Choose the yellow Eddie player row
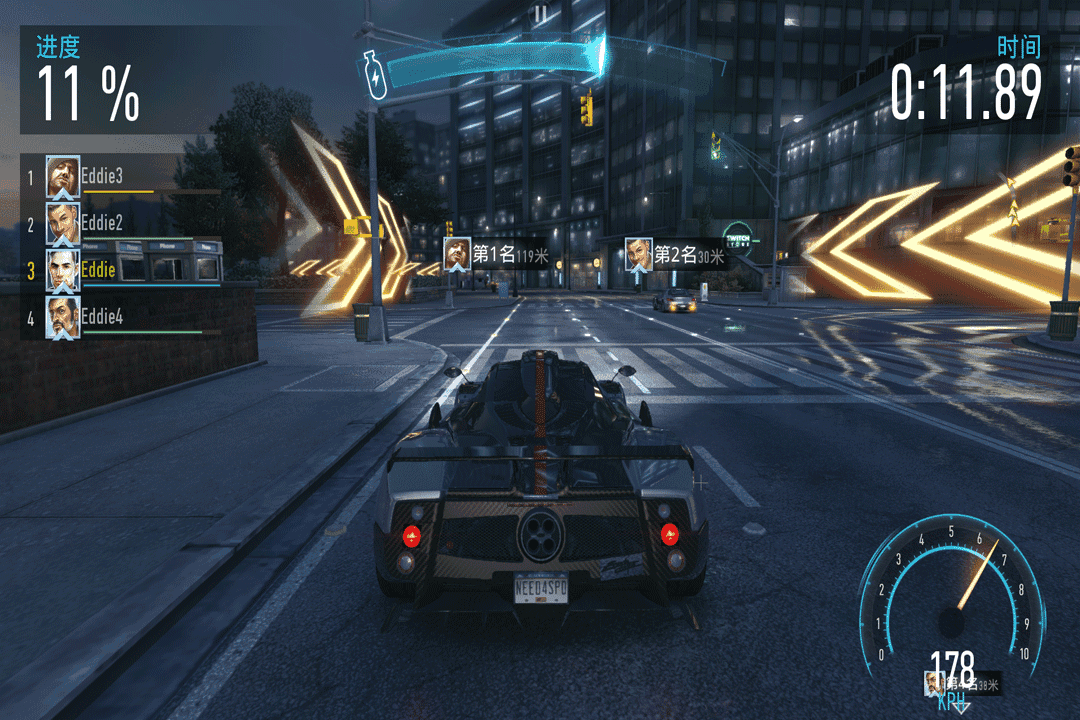This screenshot has height=720, width=1080. (x=120, y=270)
